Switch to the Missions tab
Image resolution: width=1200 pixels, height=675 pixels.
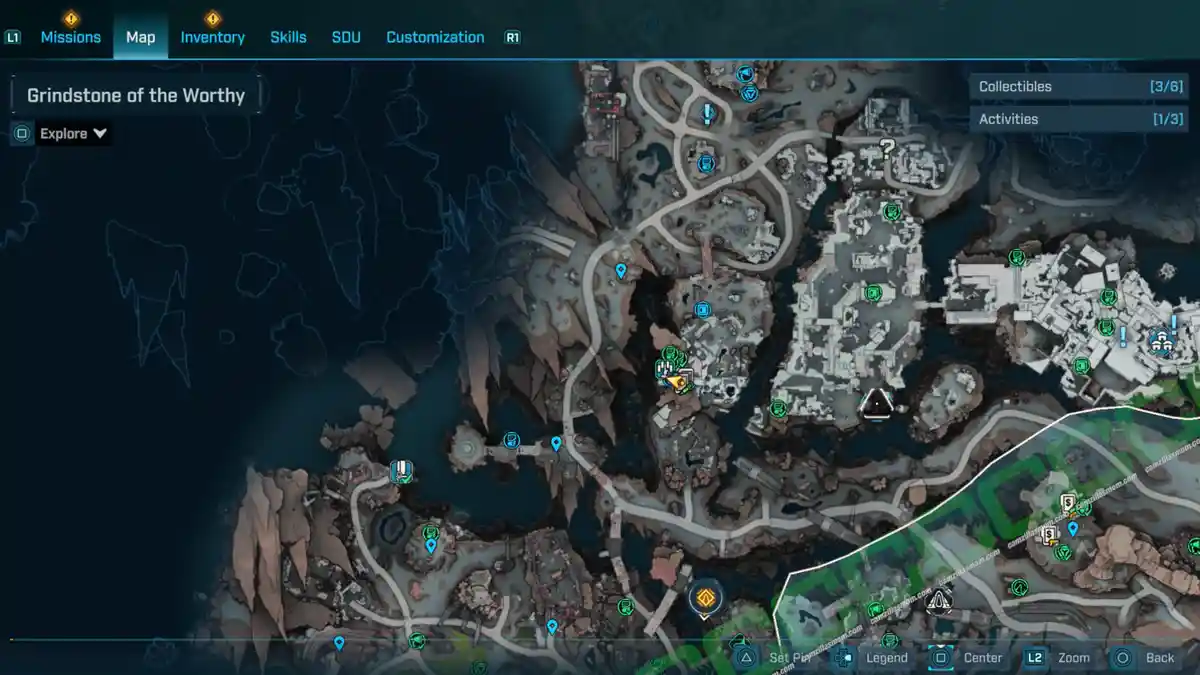[70, 37]
